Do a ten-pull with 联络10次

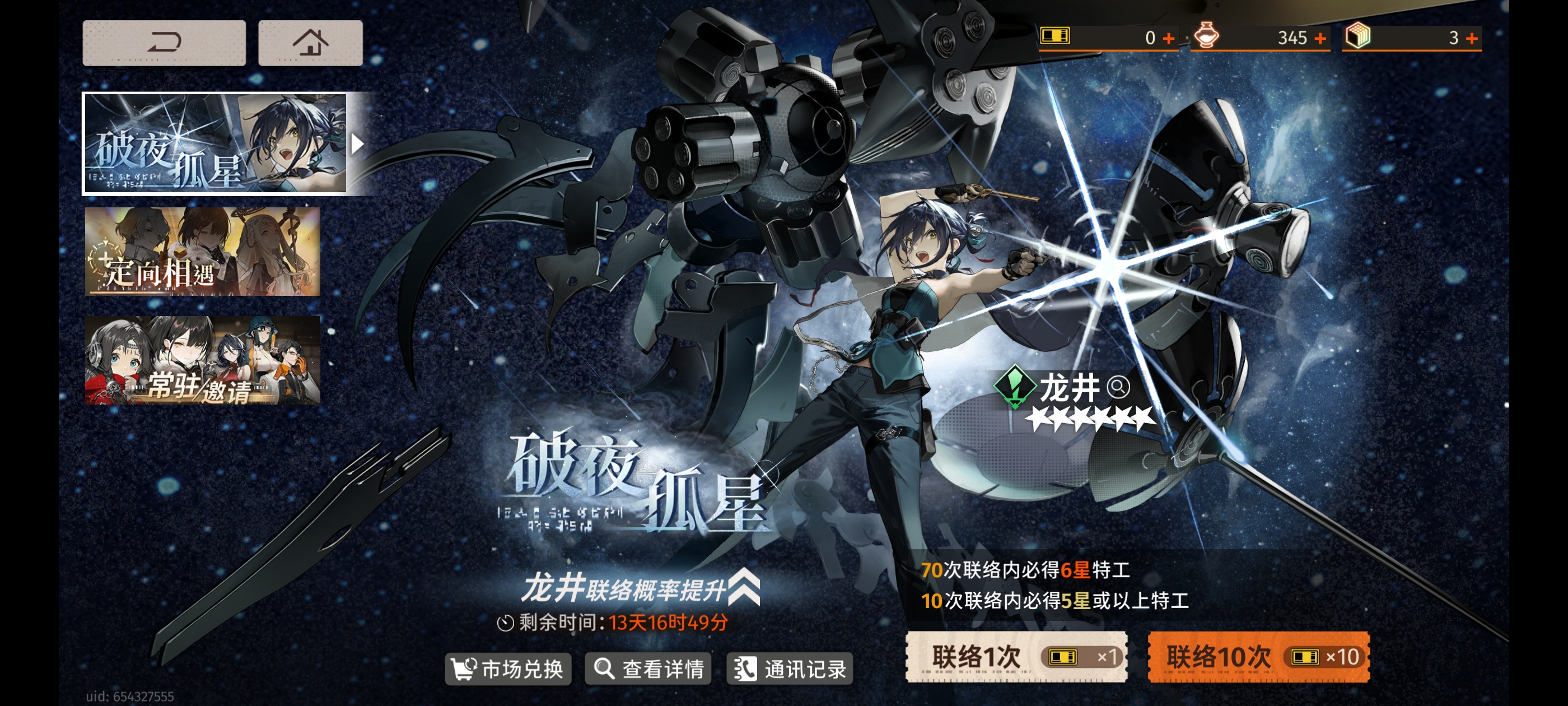point(1258,657)
